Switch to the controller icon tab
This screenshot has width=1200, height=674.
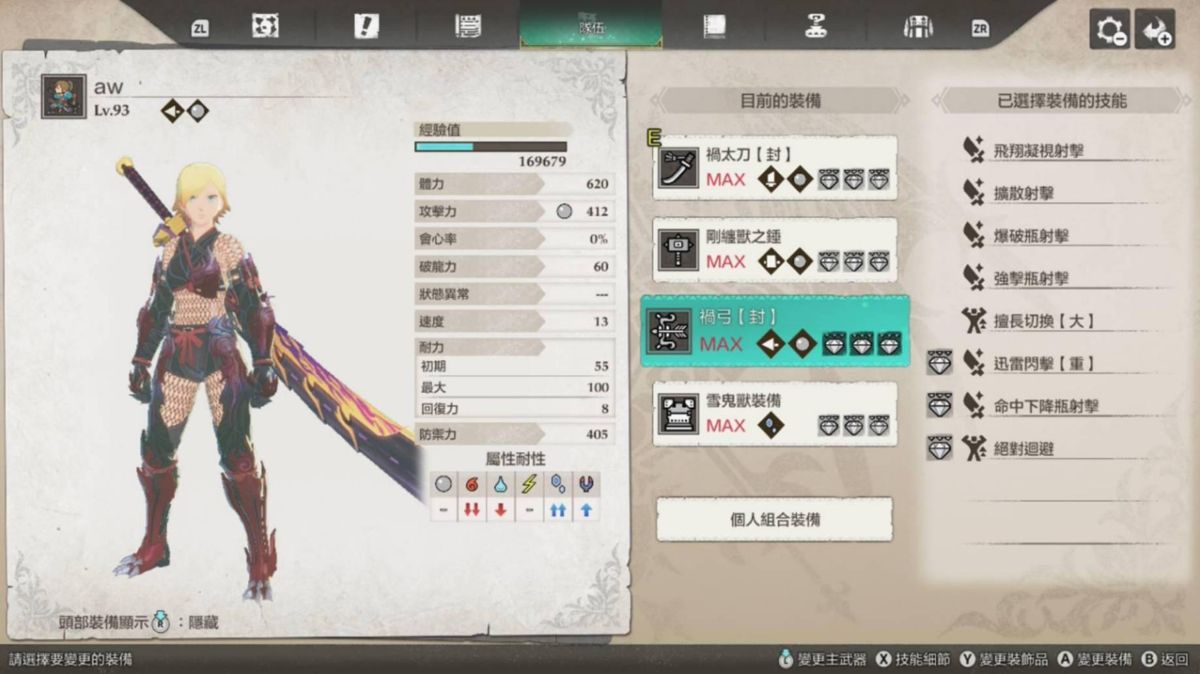click(x=816, y=27)
